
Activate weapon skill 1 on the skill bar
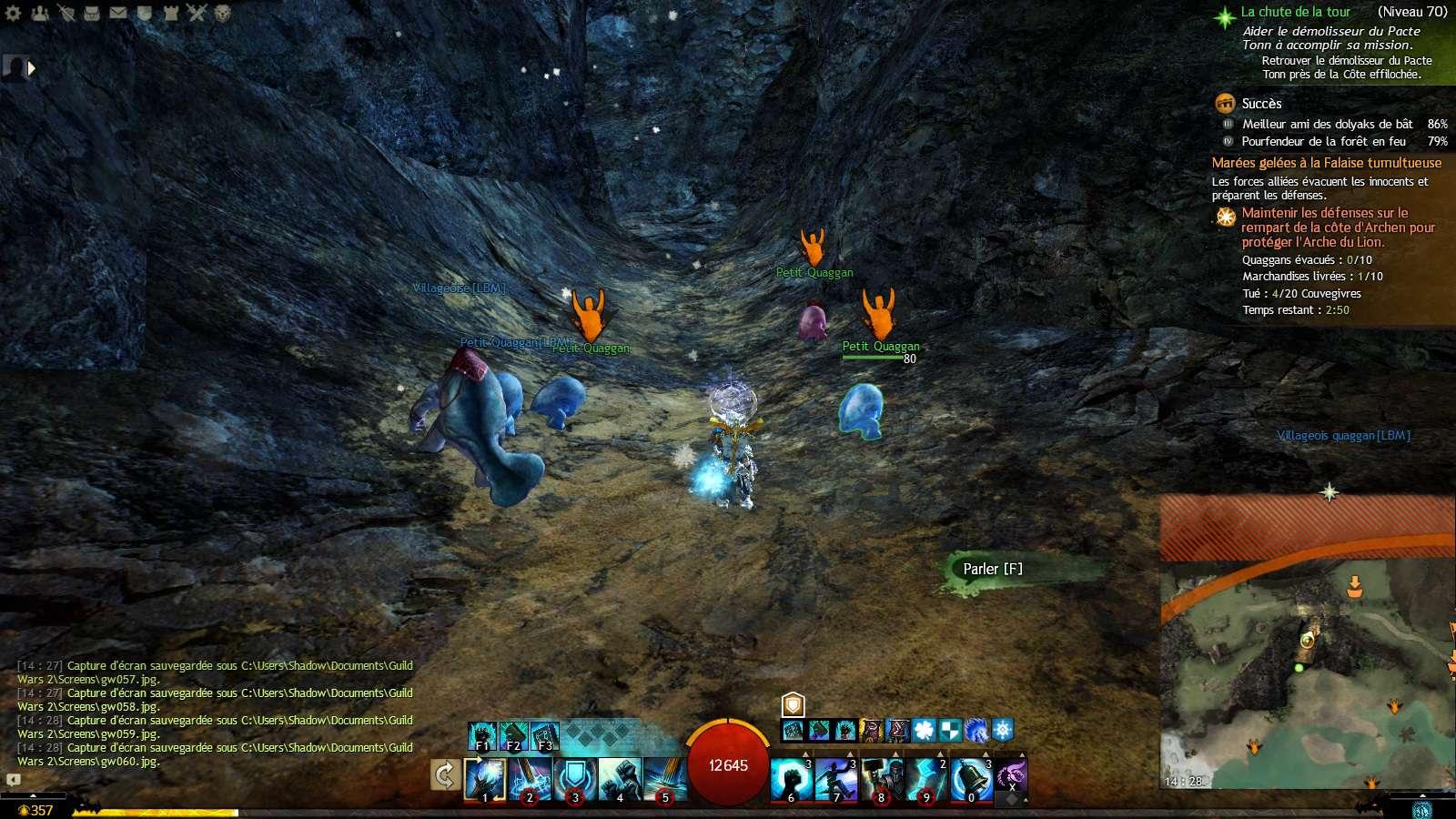tap(485, 779)
